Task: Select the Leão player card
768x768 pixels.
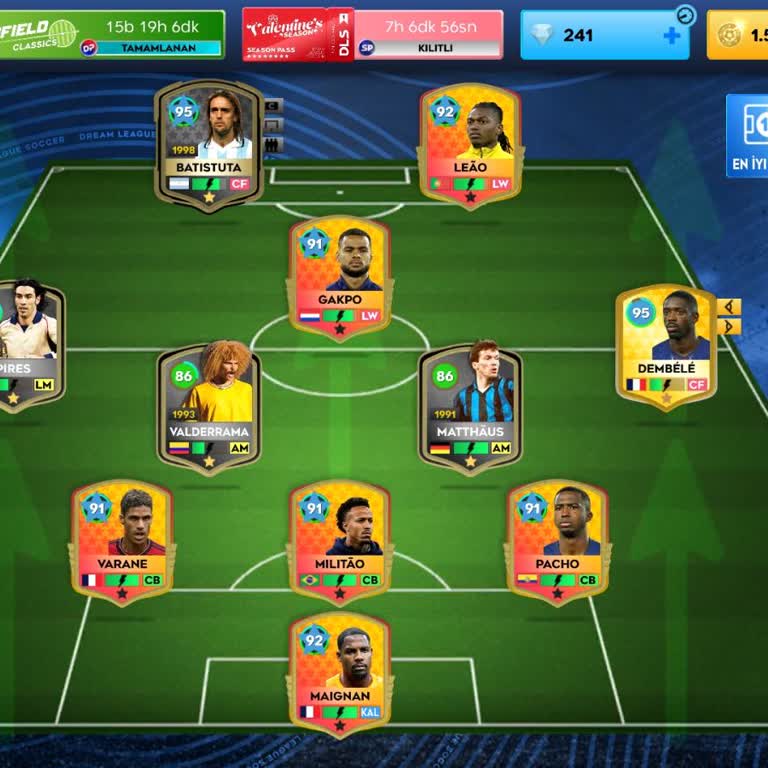Action: tap(470, 145)
